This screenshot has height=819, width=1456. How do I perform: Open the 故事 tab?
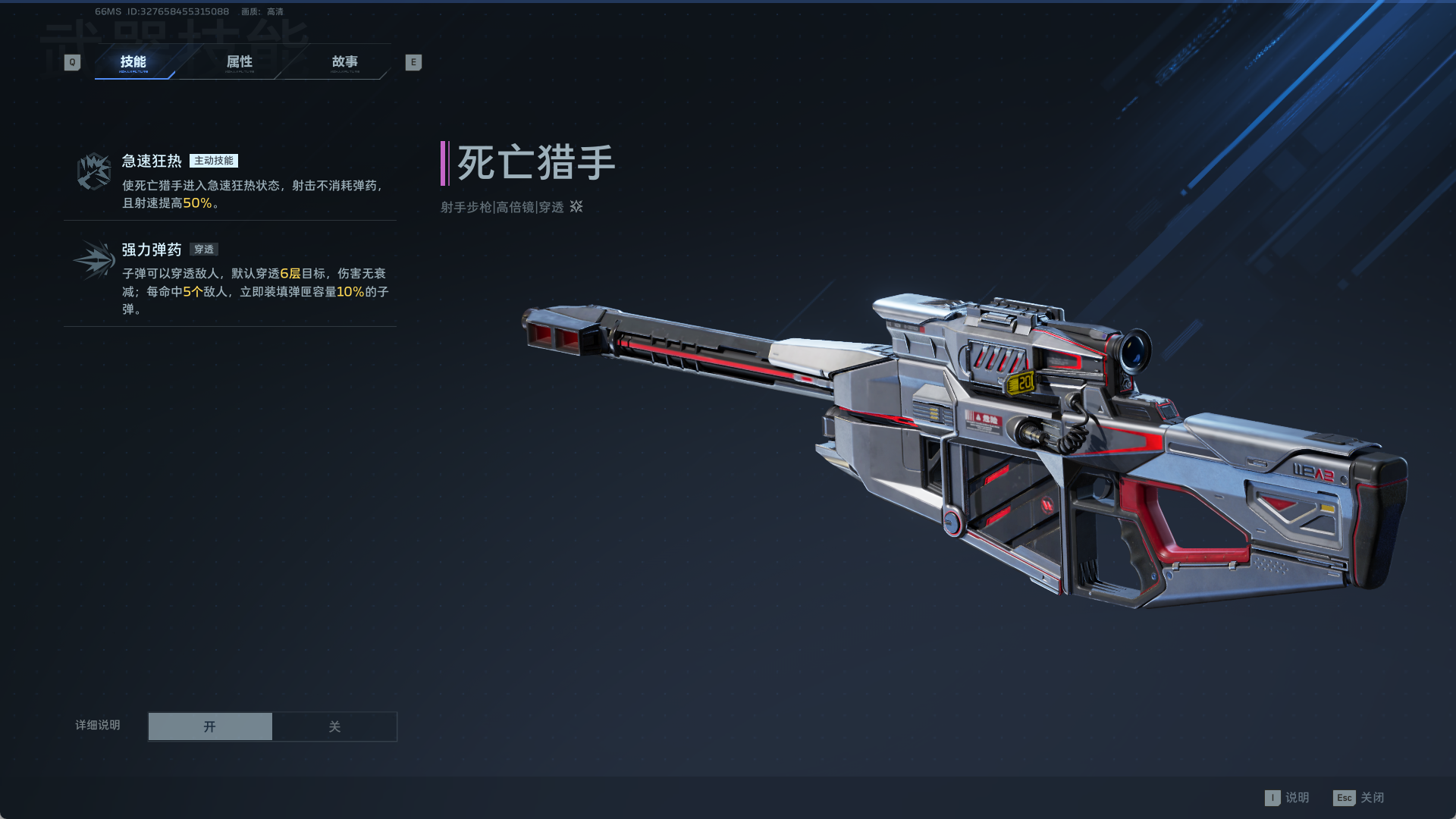pos(347,62)
